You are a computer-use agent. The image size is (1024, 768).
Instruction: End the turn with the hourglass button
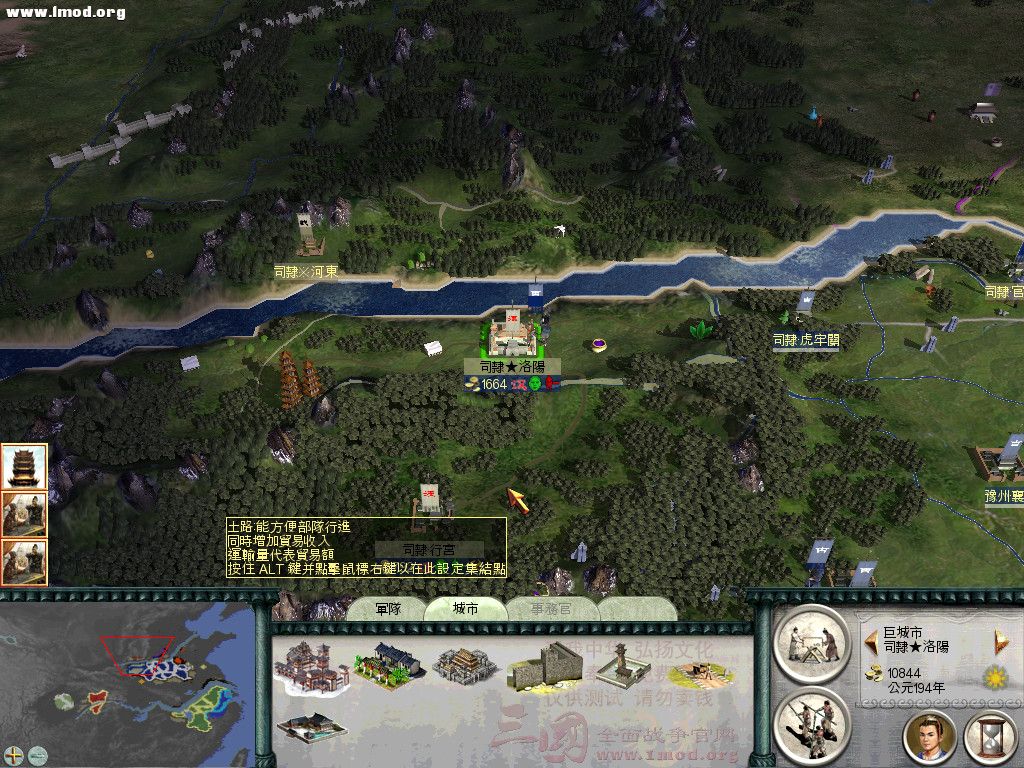[989, 737]
